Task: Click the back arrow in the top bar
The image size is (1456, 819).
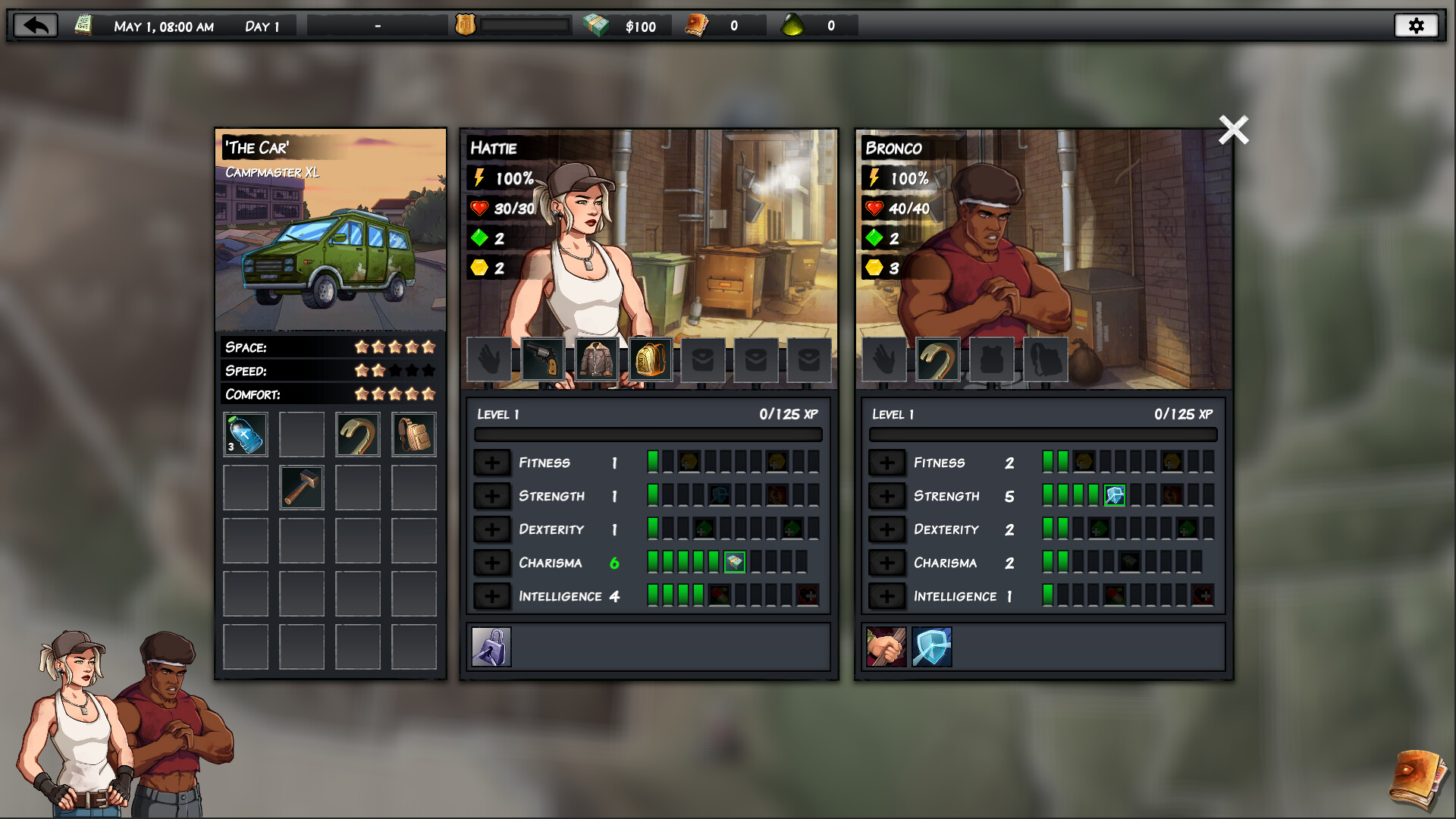Action: (33, 25)
